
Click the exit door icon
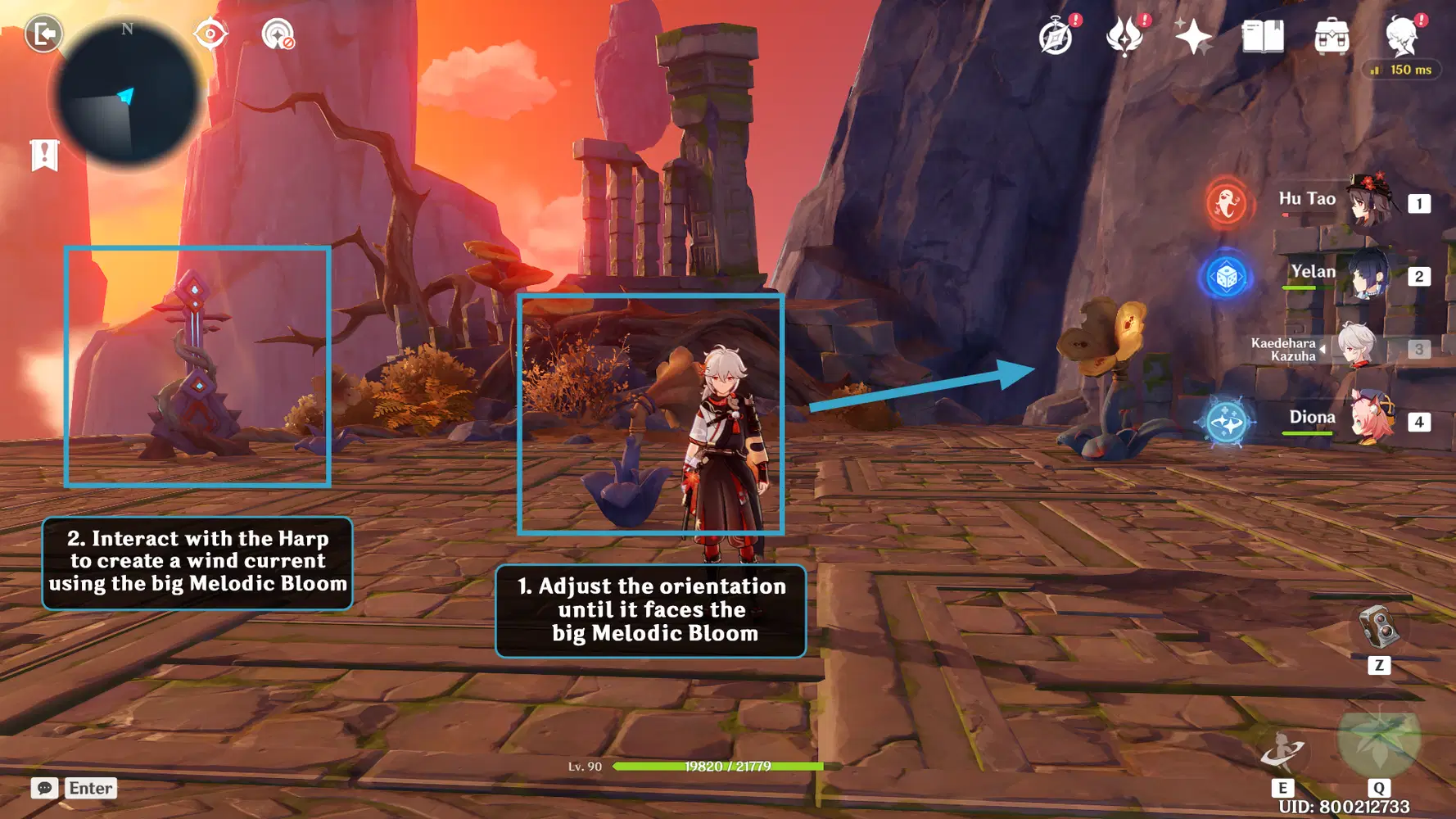[43, 34]
